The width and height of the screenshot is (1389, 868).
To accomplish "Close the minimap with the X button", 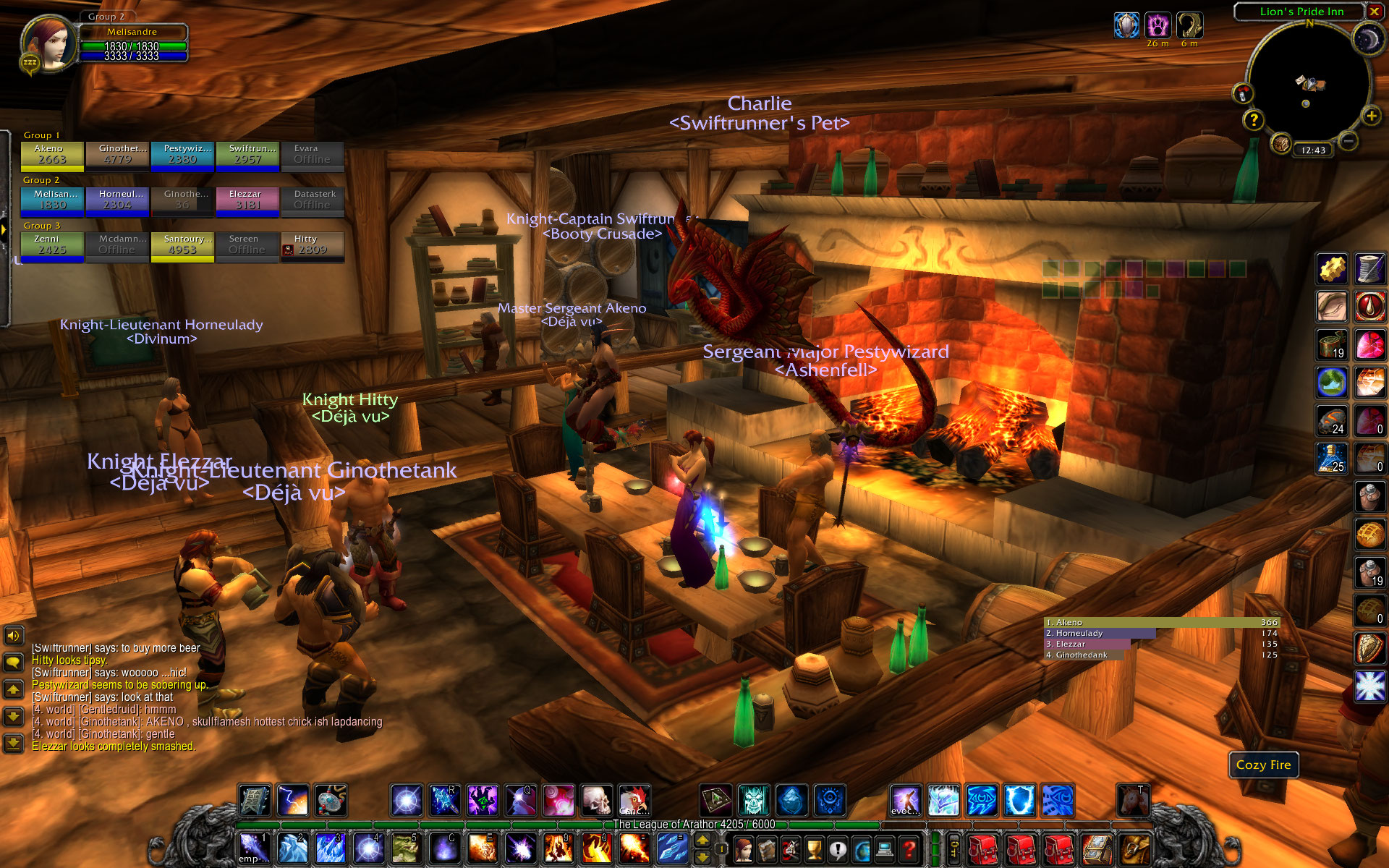I will (1374, 12).
